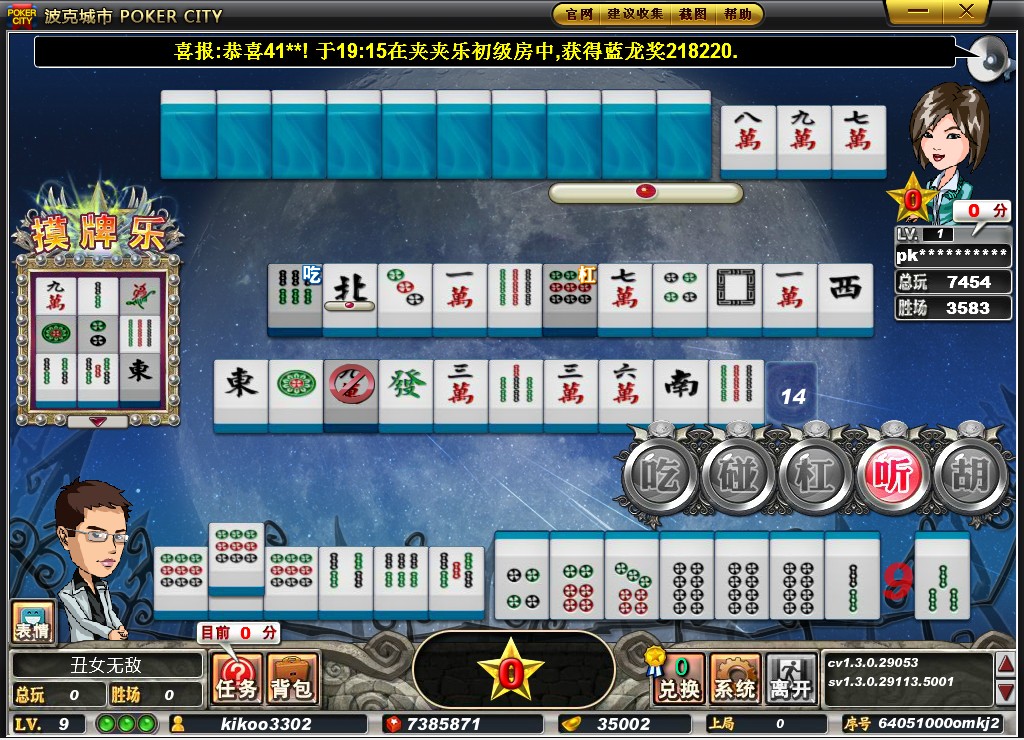Open the 任务 tasks panel
This screenshot has height=740, width=1024.
point(237,679)
